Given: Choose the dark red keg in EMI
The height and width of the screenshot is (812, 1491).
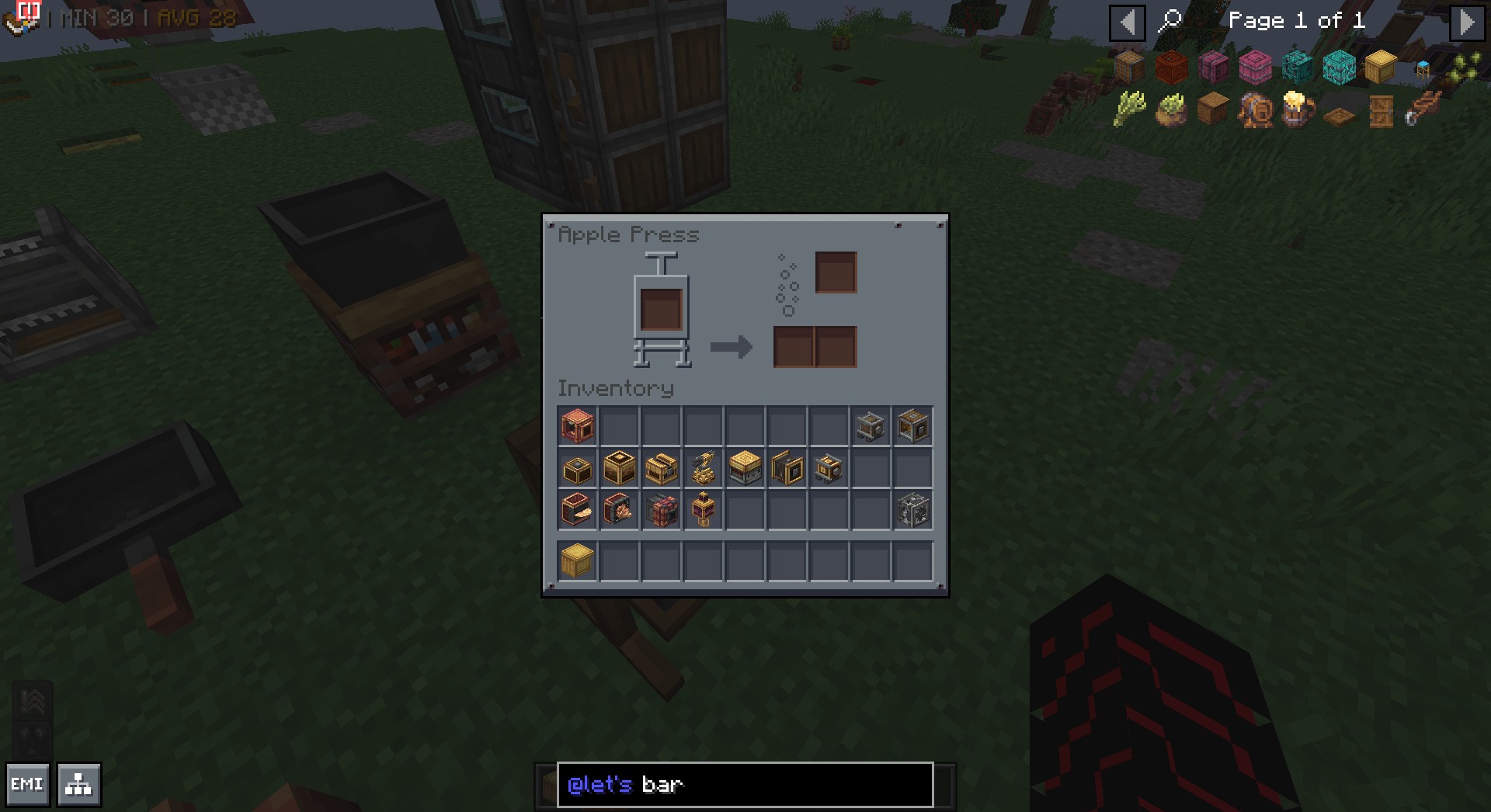Looking at the screenshot, I should 1171,68.
